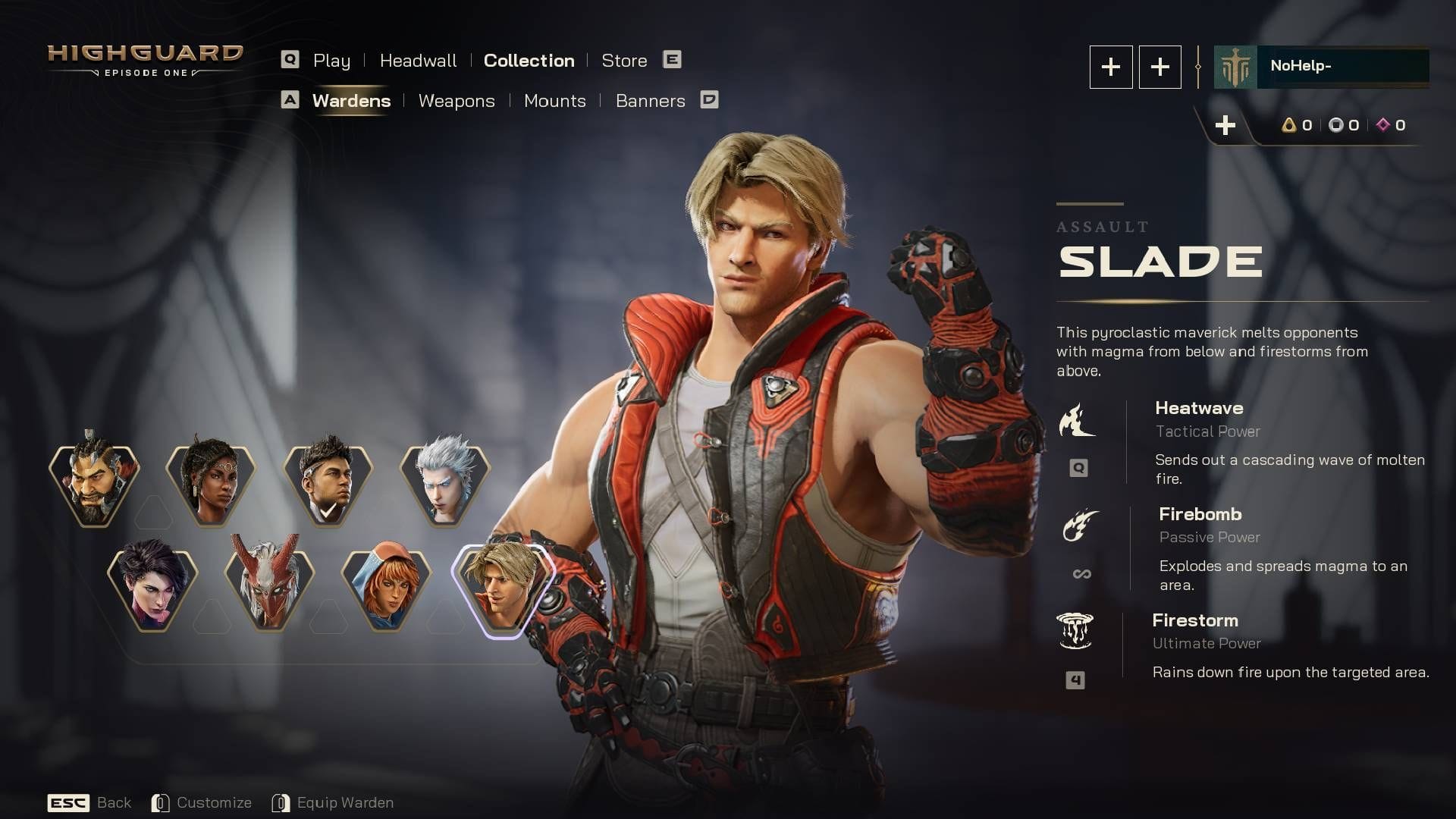1456x819 pixels.
Task: Open the Play menu
Action: coord(331,61)
